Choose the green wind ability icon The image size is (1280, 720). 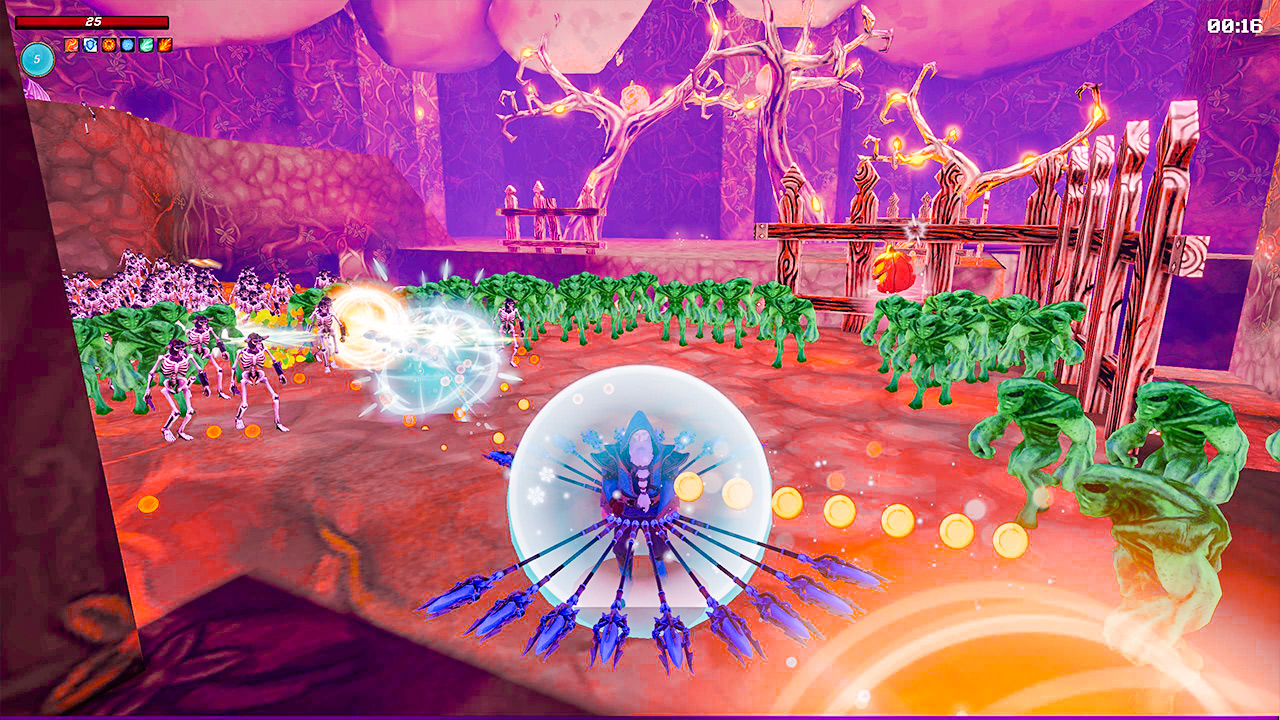tap(146, 44)
